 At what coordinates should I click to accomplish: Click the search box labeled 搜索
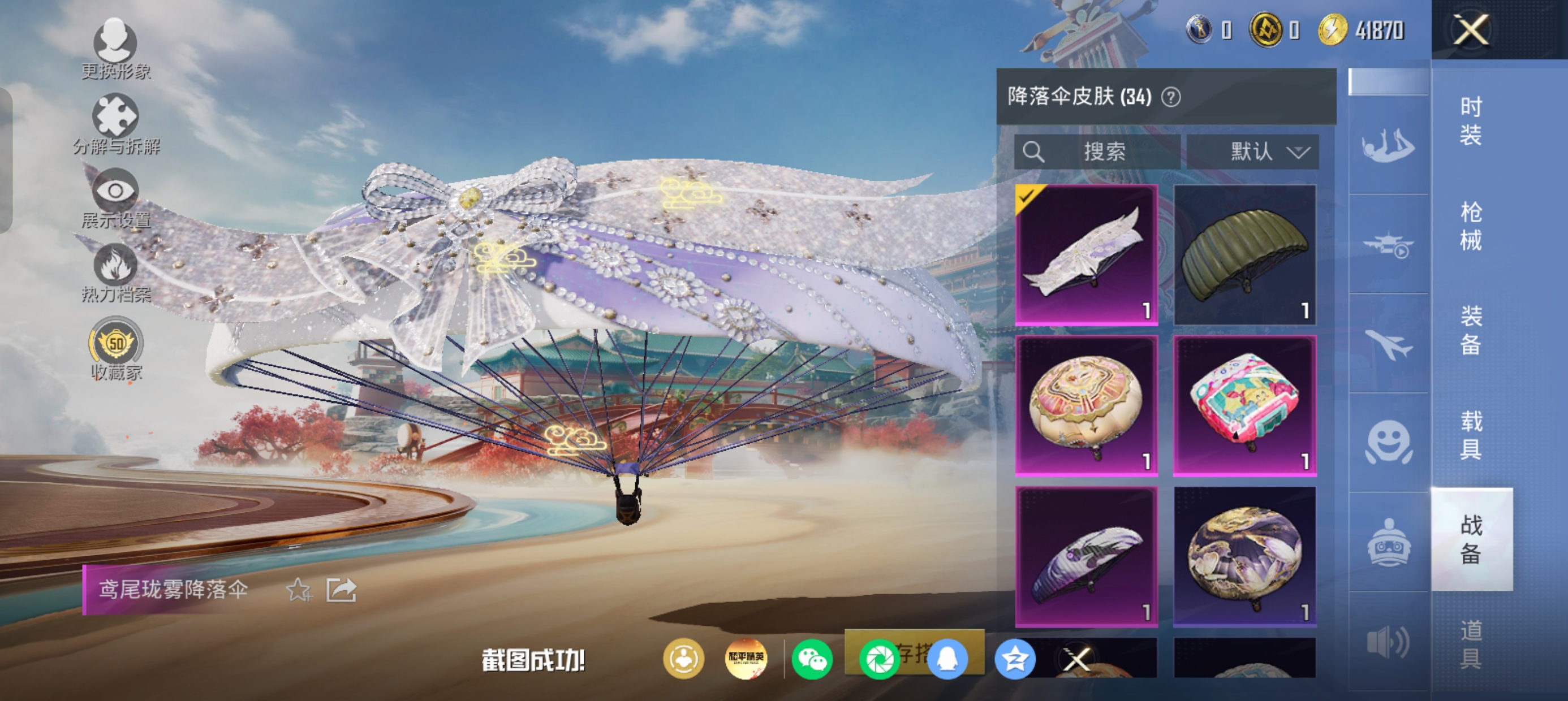[x=1097, y=152]
